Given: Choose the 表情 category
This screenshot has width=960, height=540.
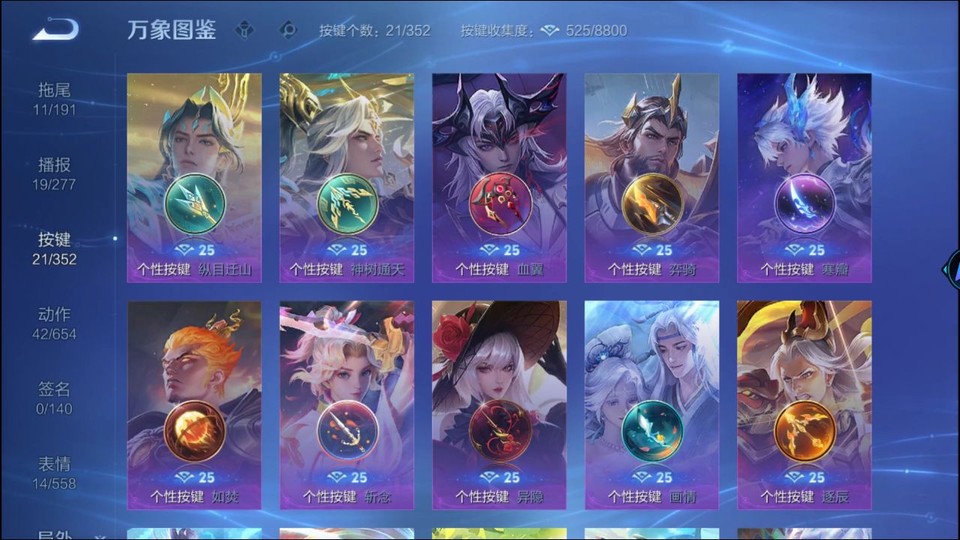Looking at the screenshot, I should click(x=54, y=473).
